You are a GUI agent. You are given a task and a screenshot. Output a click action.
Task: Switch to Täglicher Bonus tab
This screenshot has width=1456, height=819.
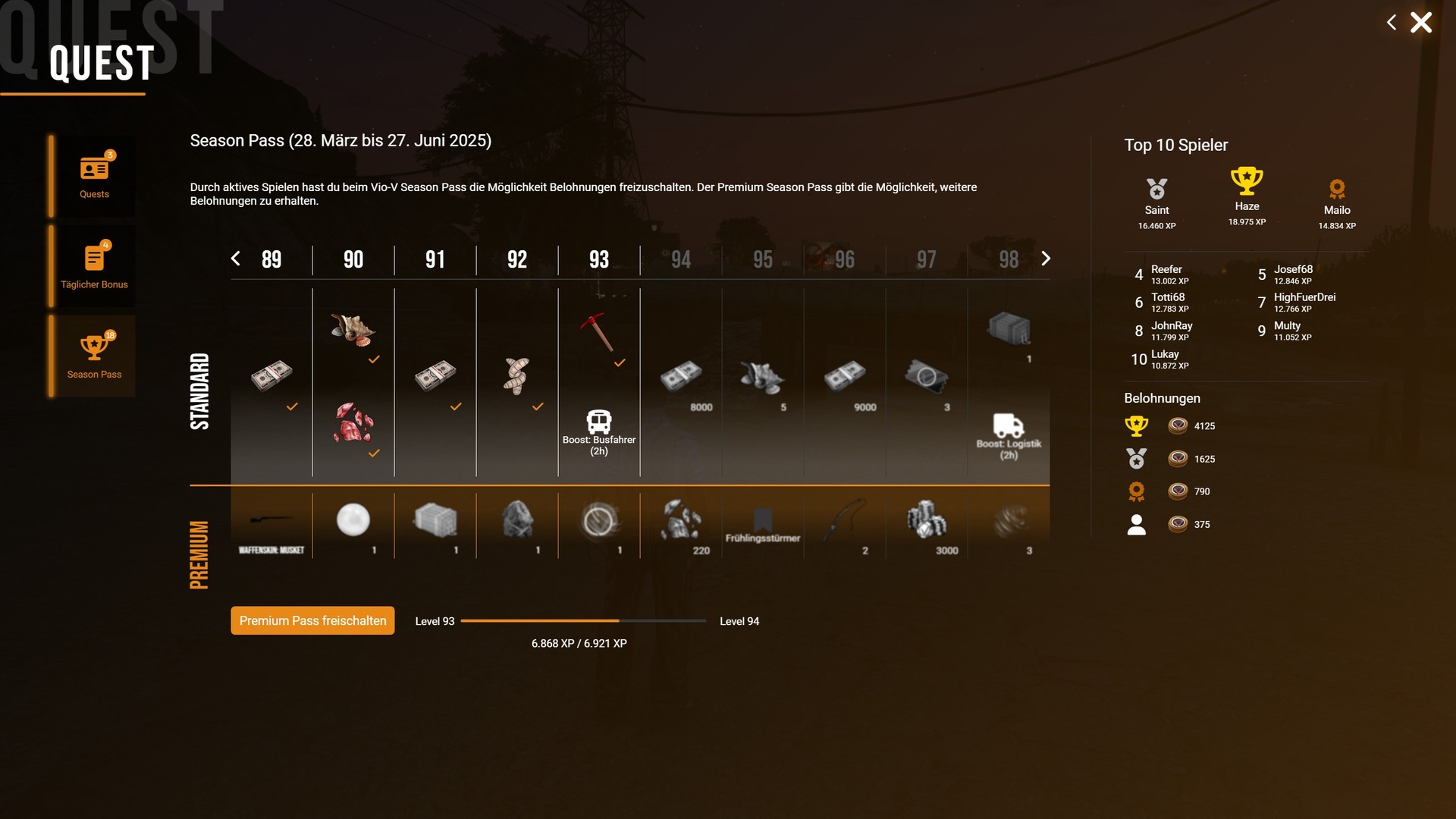(94, 266)
